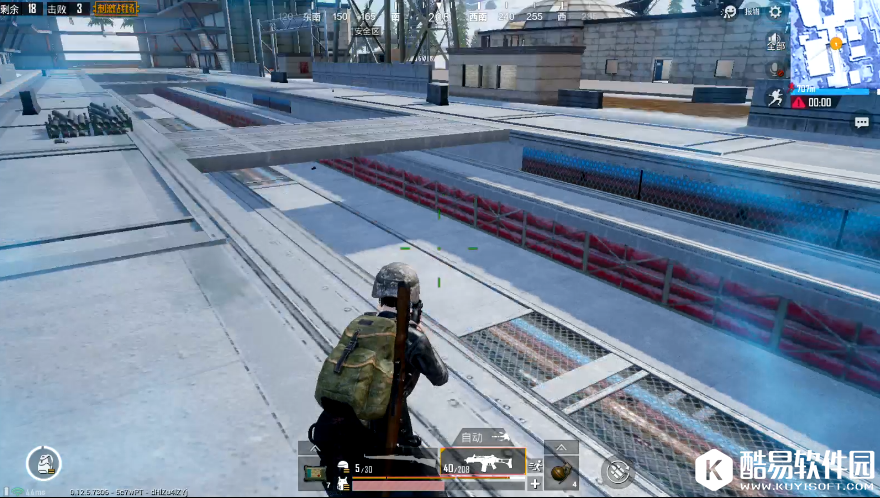Viewport: 880px width, 498px height.
Task: Toggle the 全部 speaker voice channel
Action: [775, 41]
